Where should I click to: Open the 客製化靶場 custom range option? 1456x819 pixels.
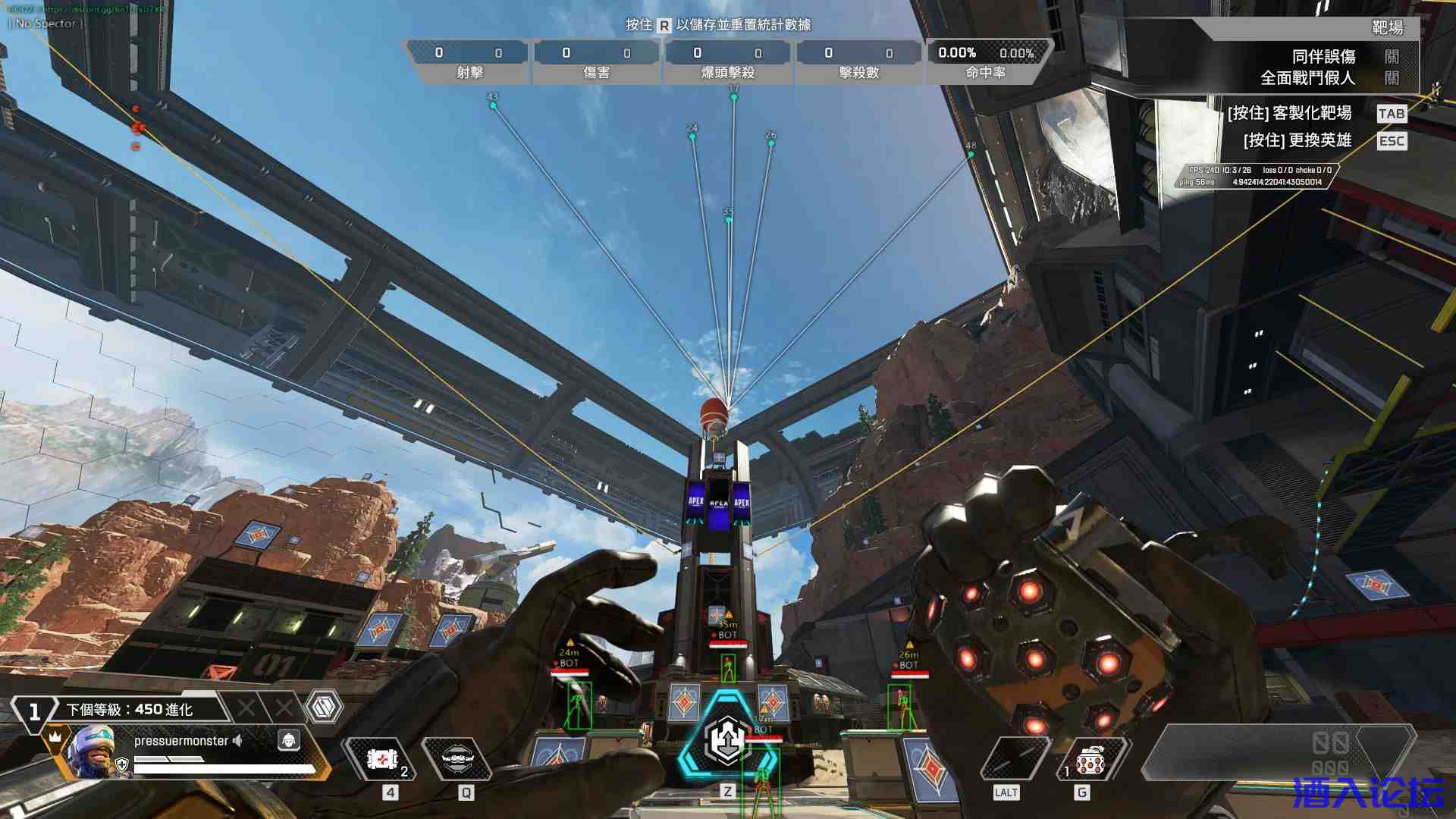pyautogui.click(x=1289, y=114)
